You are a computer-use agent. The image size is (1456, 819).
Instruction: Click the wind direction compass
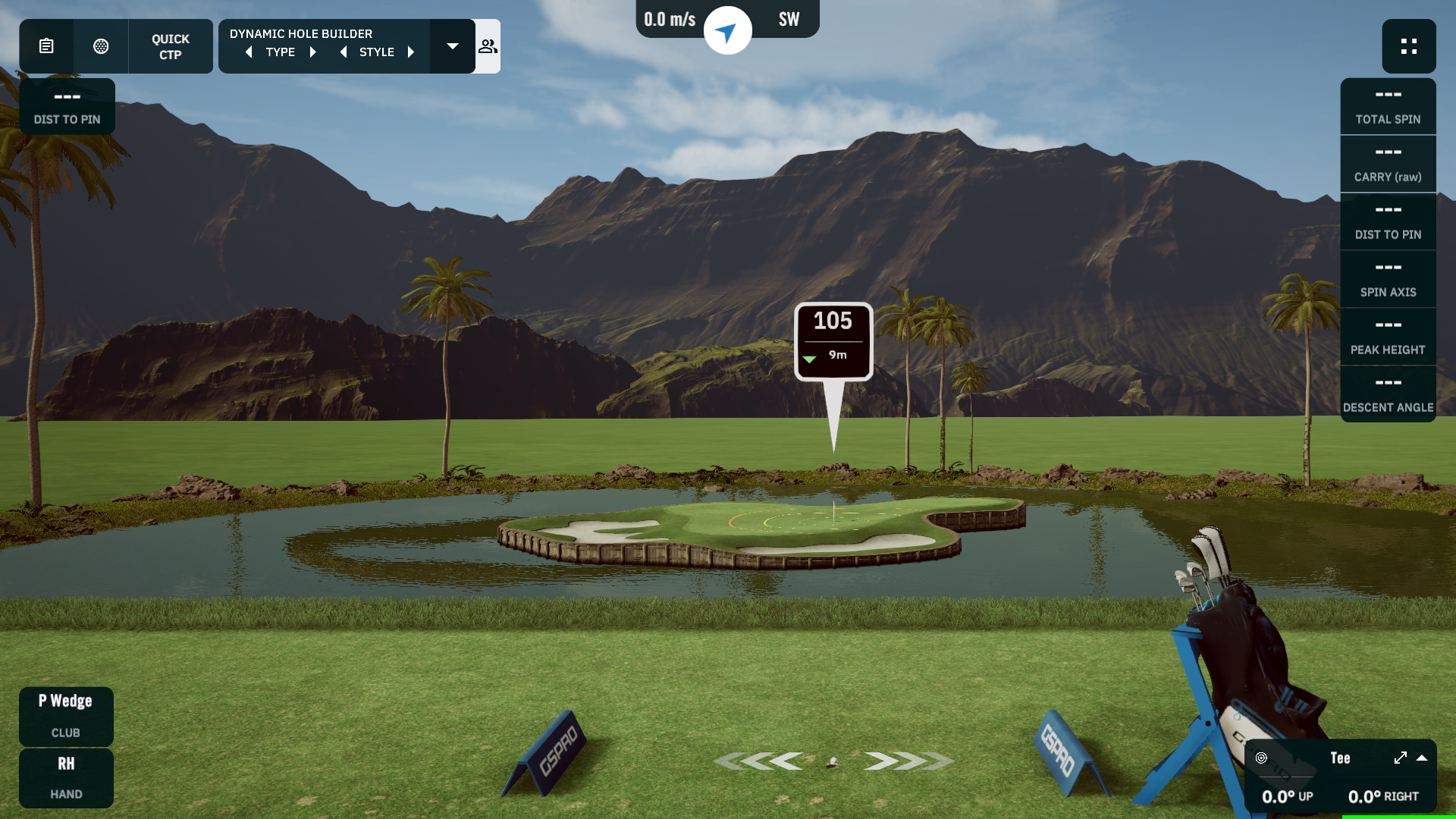[x=727, y=31]
